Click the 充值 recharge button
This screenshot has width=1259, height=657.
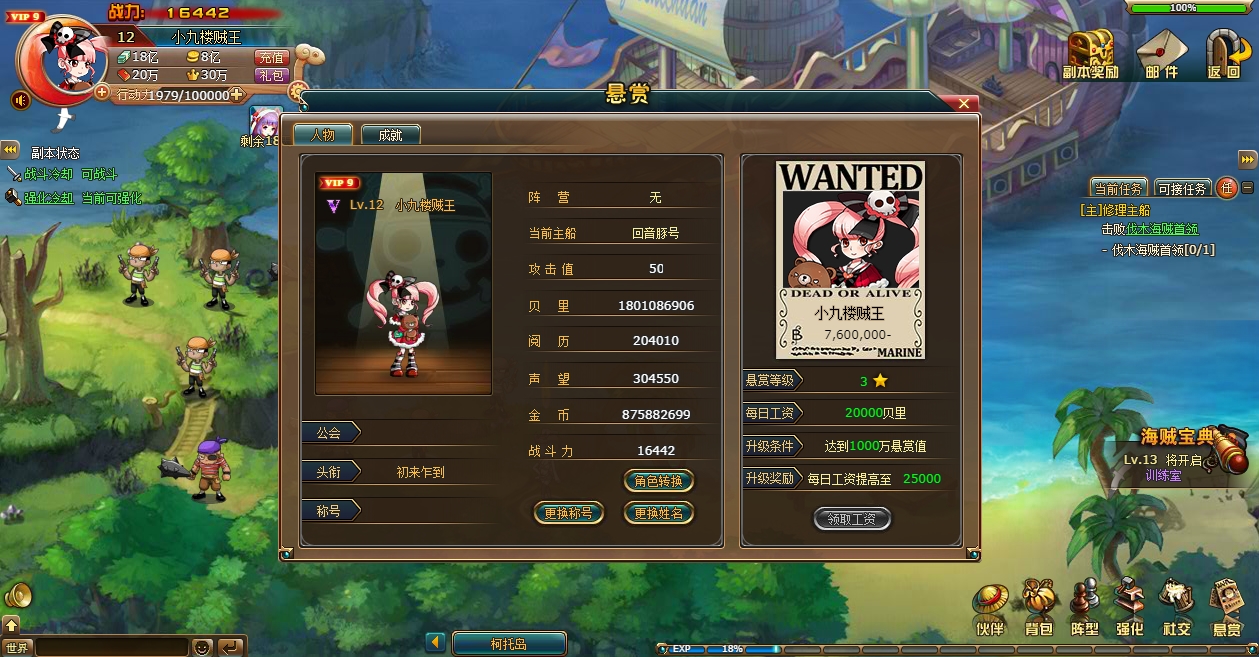[x=271, y=58]
